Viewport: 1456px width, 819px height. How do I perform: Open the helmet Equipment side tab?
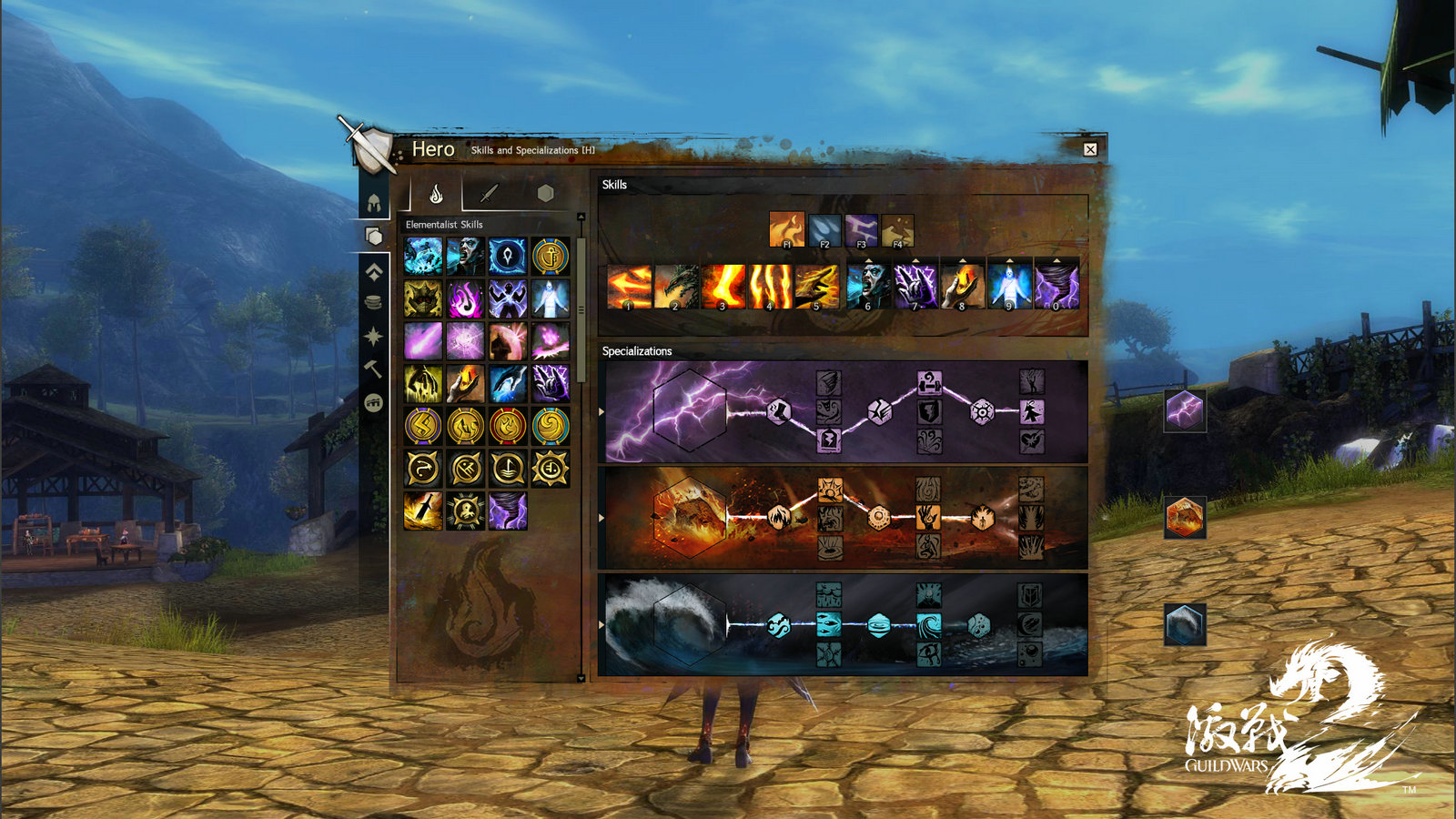(x=374, y=202)
